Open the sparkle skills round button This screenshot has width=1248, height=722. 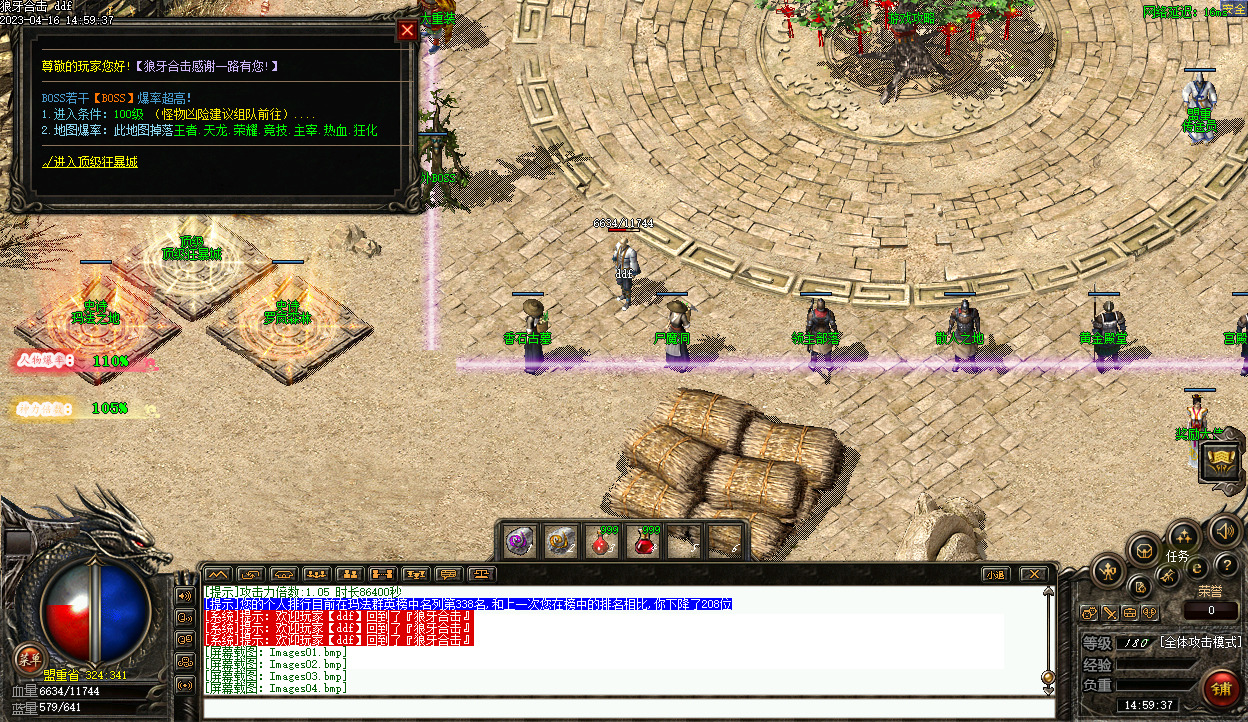1183,536
